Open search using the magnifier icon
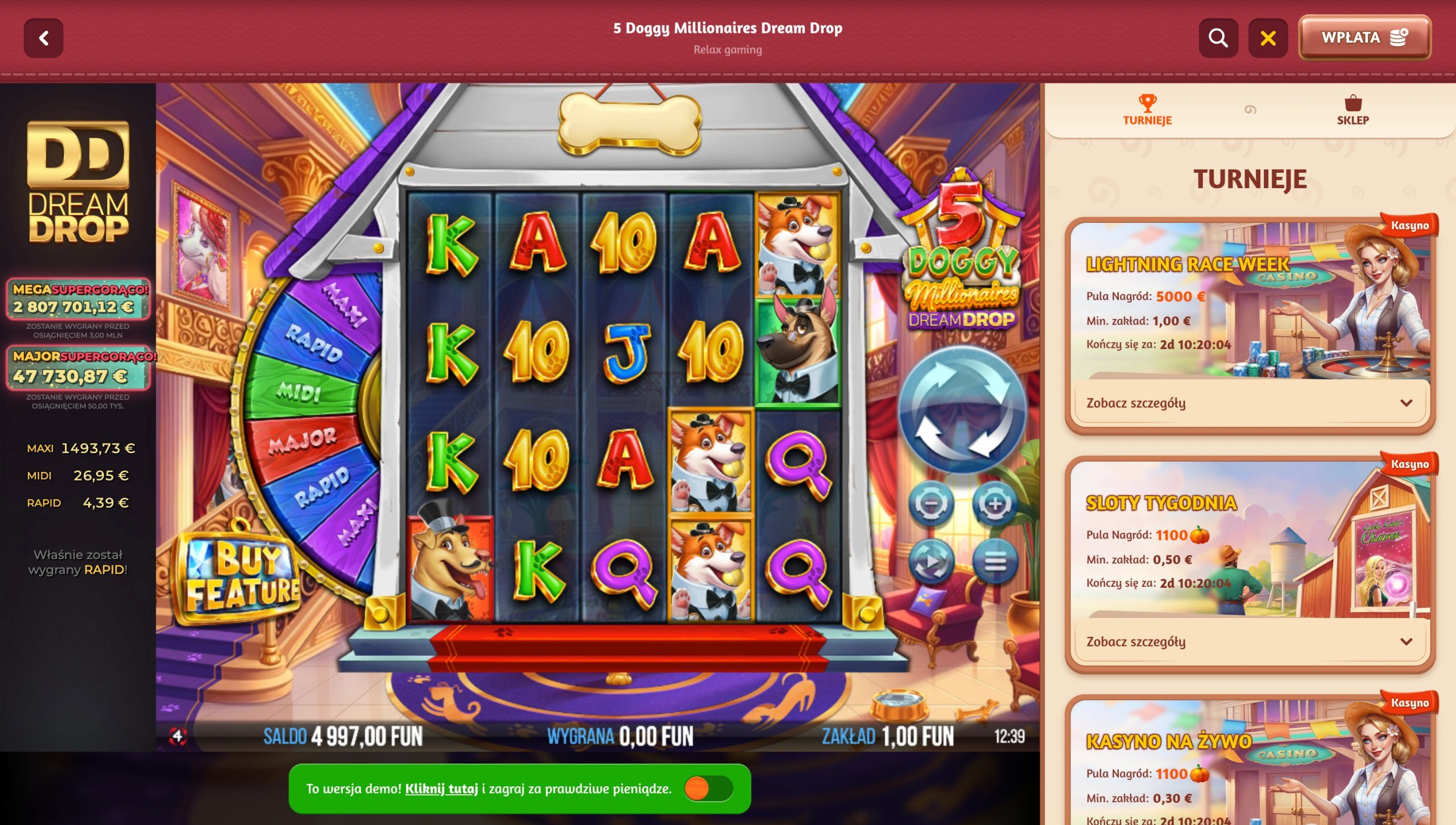1456x825 pixels. (x=1217, y=38)
